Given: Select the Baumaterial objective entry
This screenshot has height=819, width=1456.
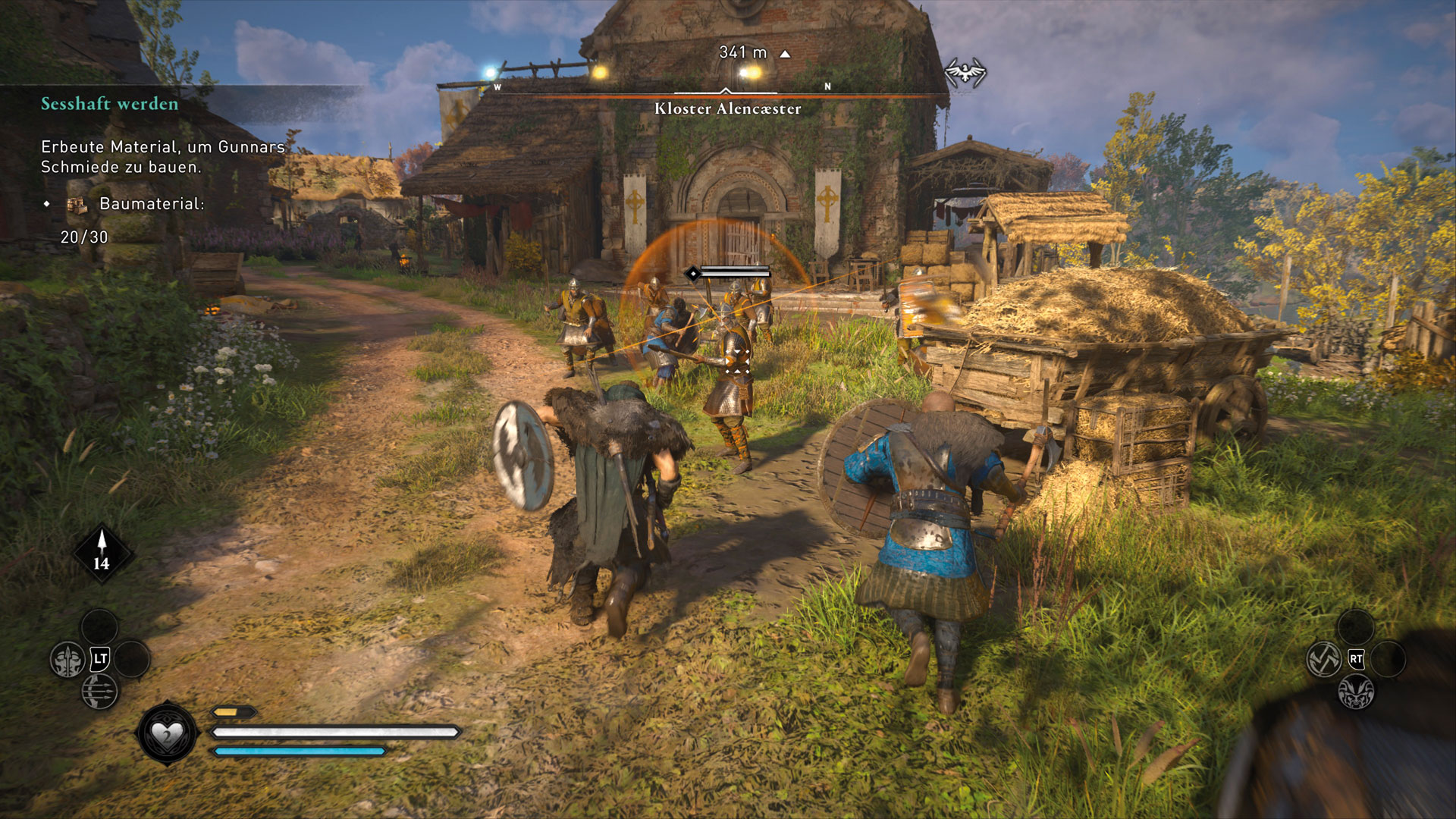Looking at the screenshot, I should coord(152,203).
